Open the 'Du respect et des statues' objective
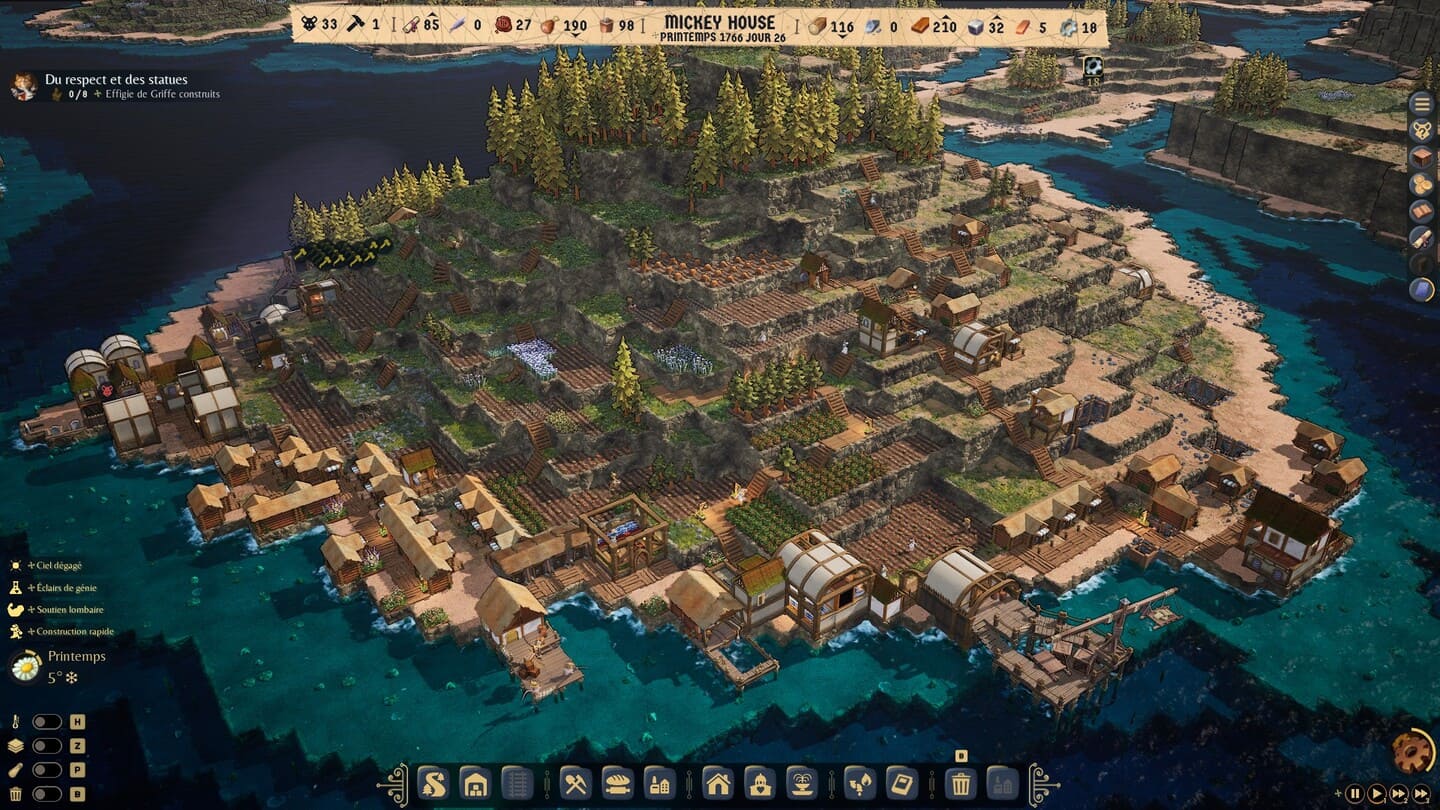 115,80
